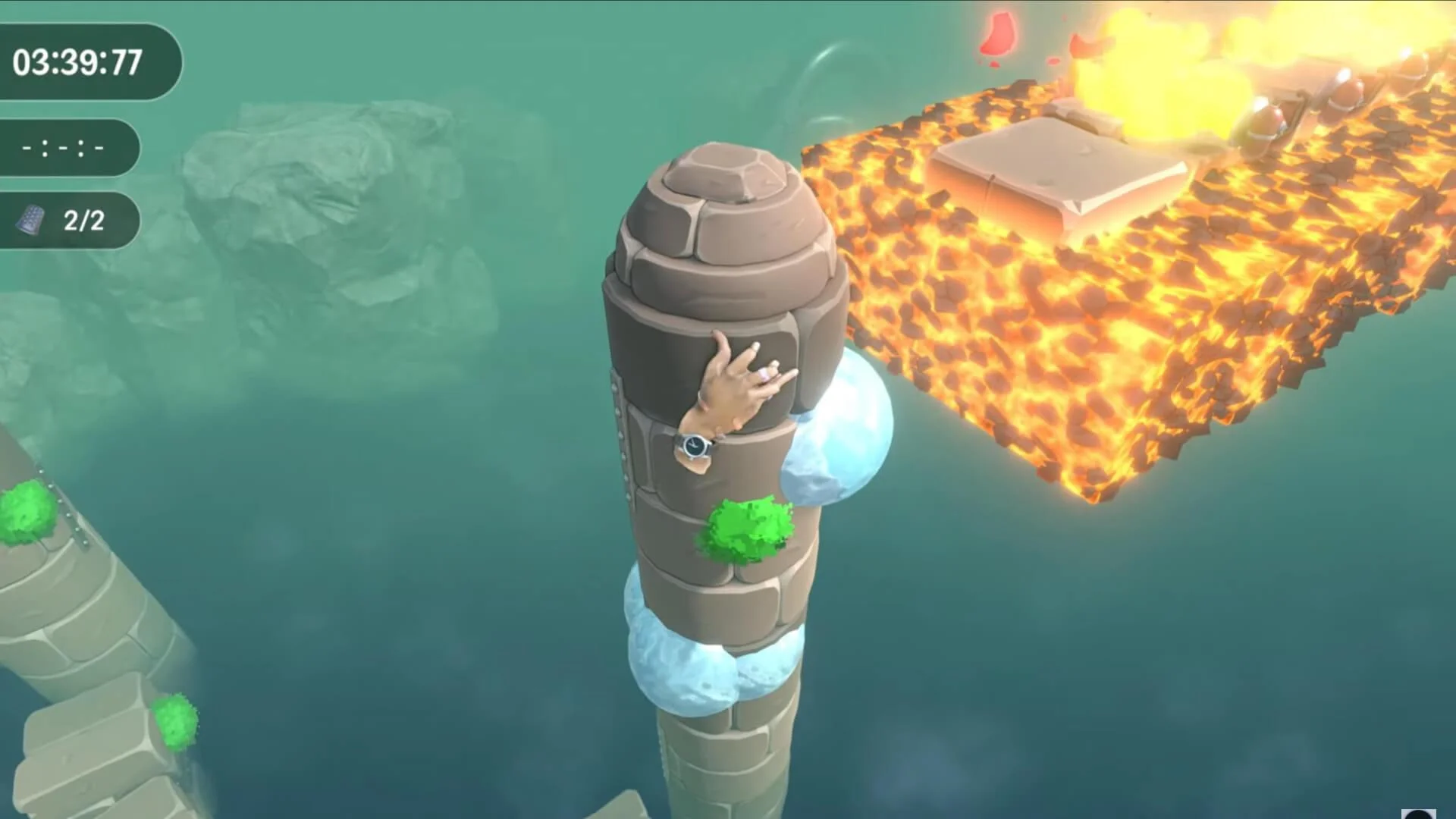Click the thimble collectible icon

[29, 220]
